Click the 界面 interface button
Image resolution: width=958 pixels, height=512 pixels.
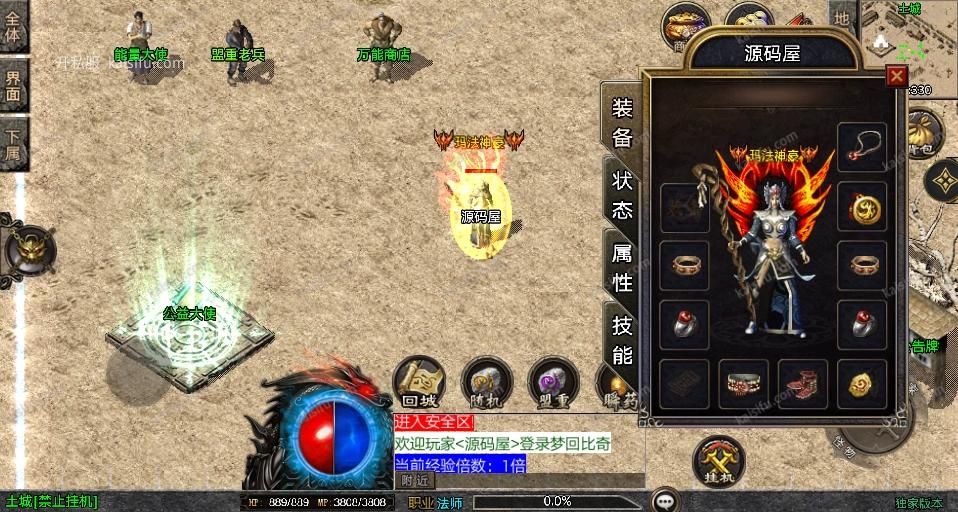point(14,86)
